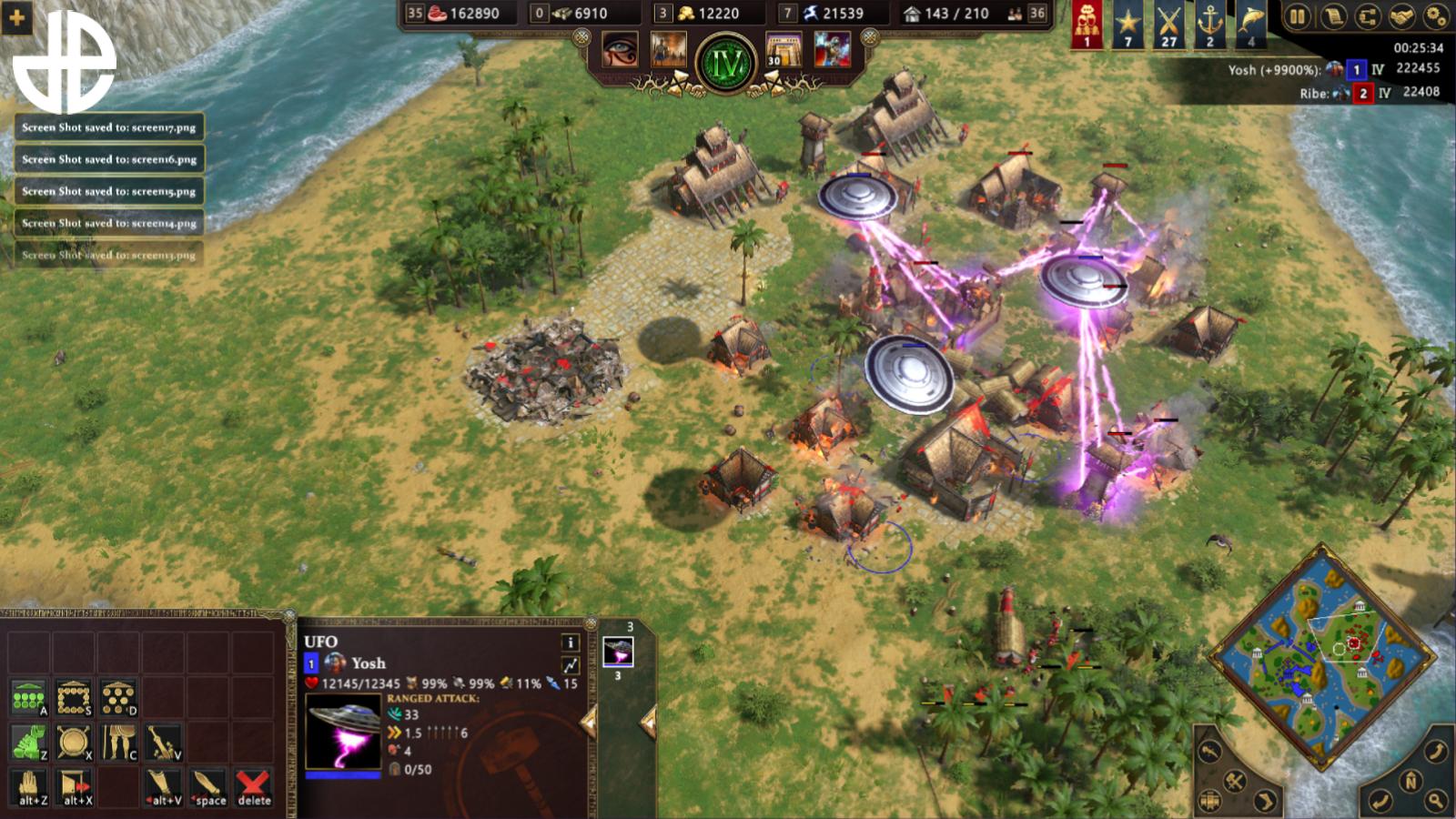Click the anchor ships banner

tap(1209, 24)
